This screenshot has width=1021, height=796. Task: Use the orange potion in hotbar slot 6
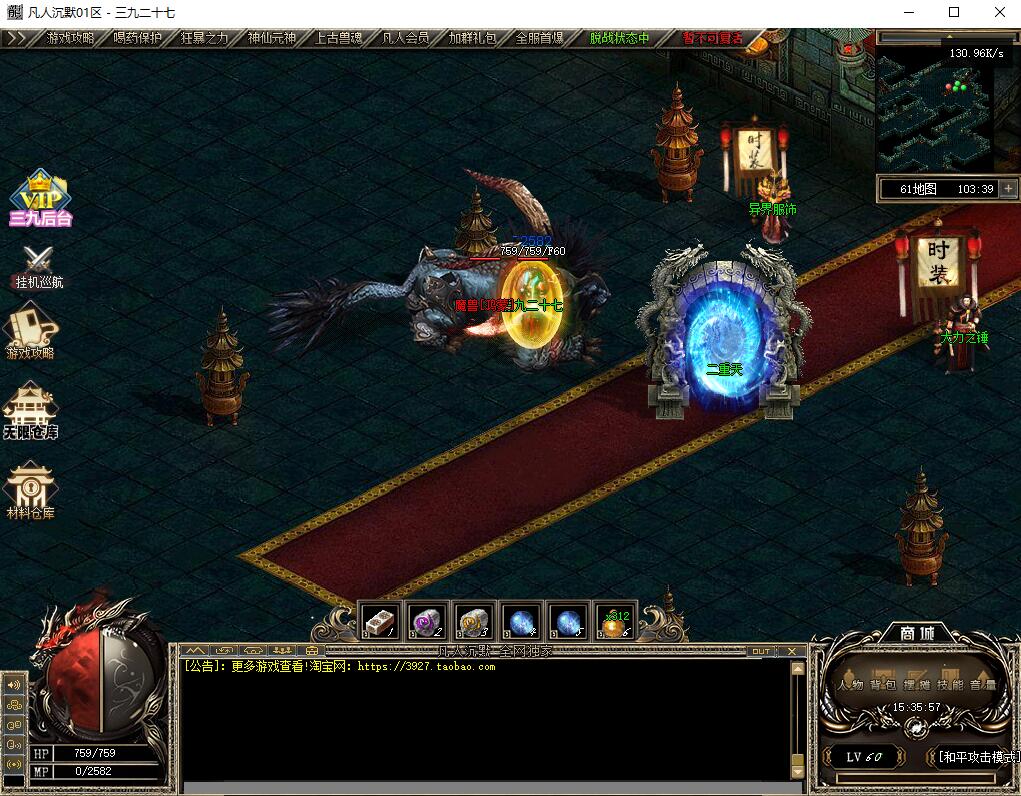(x=615, y=622)
